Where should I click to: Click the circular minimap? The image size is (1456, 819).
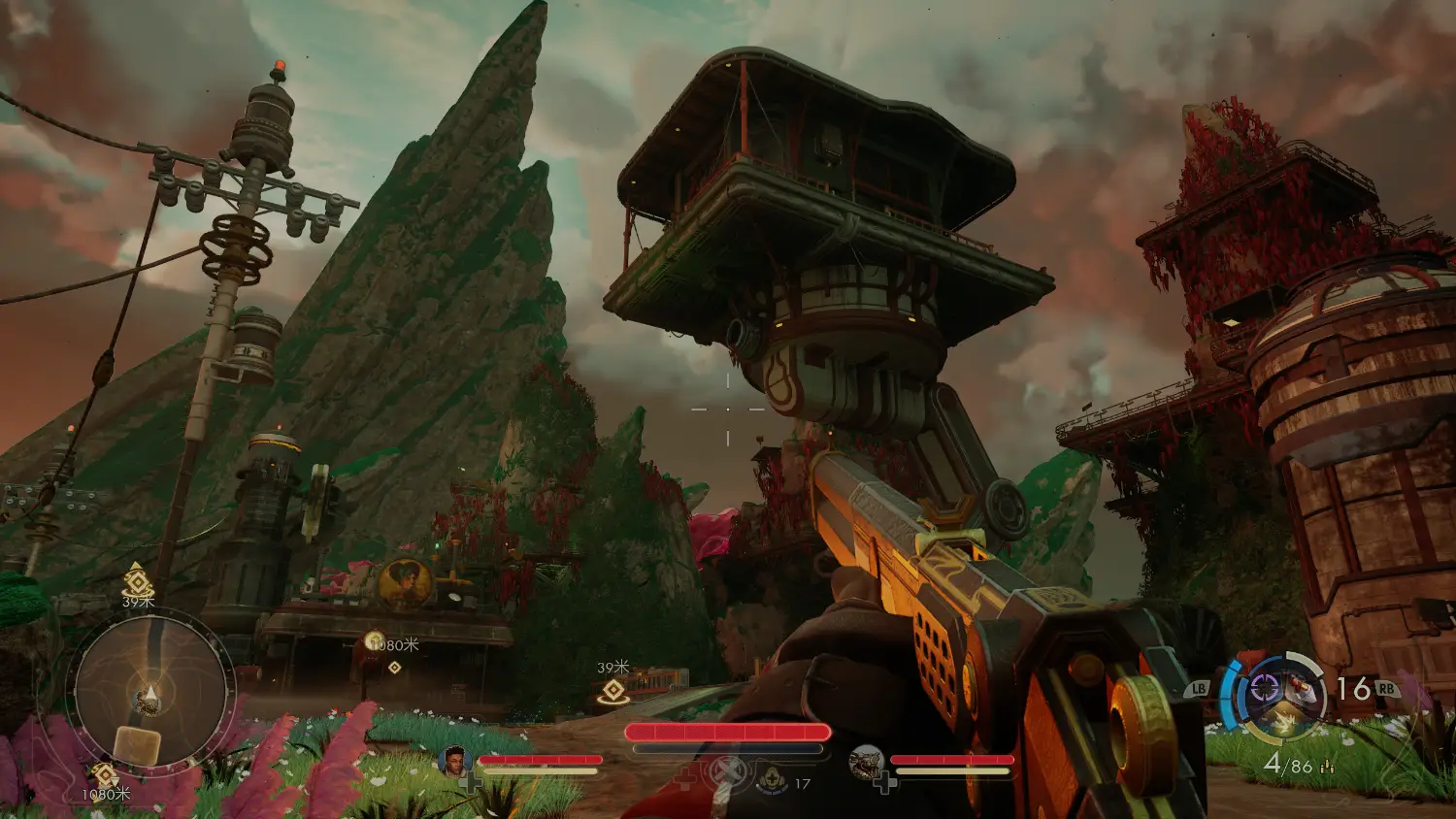(x=149, y=691)
